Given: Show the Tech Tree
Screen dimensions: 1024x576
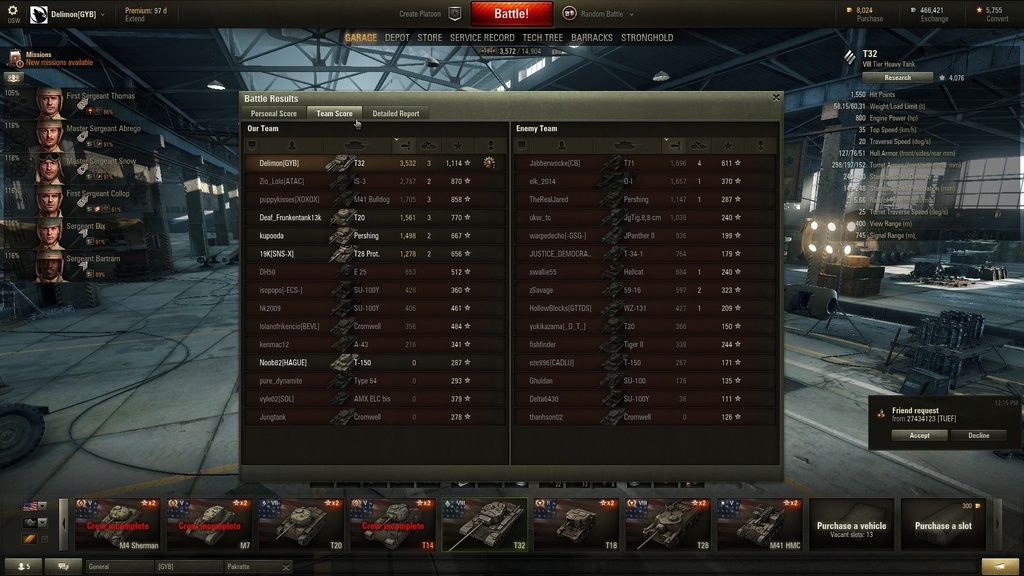Looking at the screenshot, I should point(542,38).
